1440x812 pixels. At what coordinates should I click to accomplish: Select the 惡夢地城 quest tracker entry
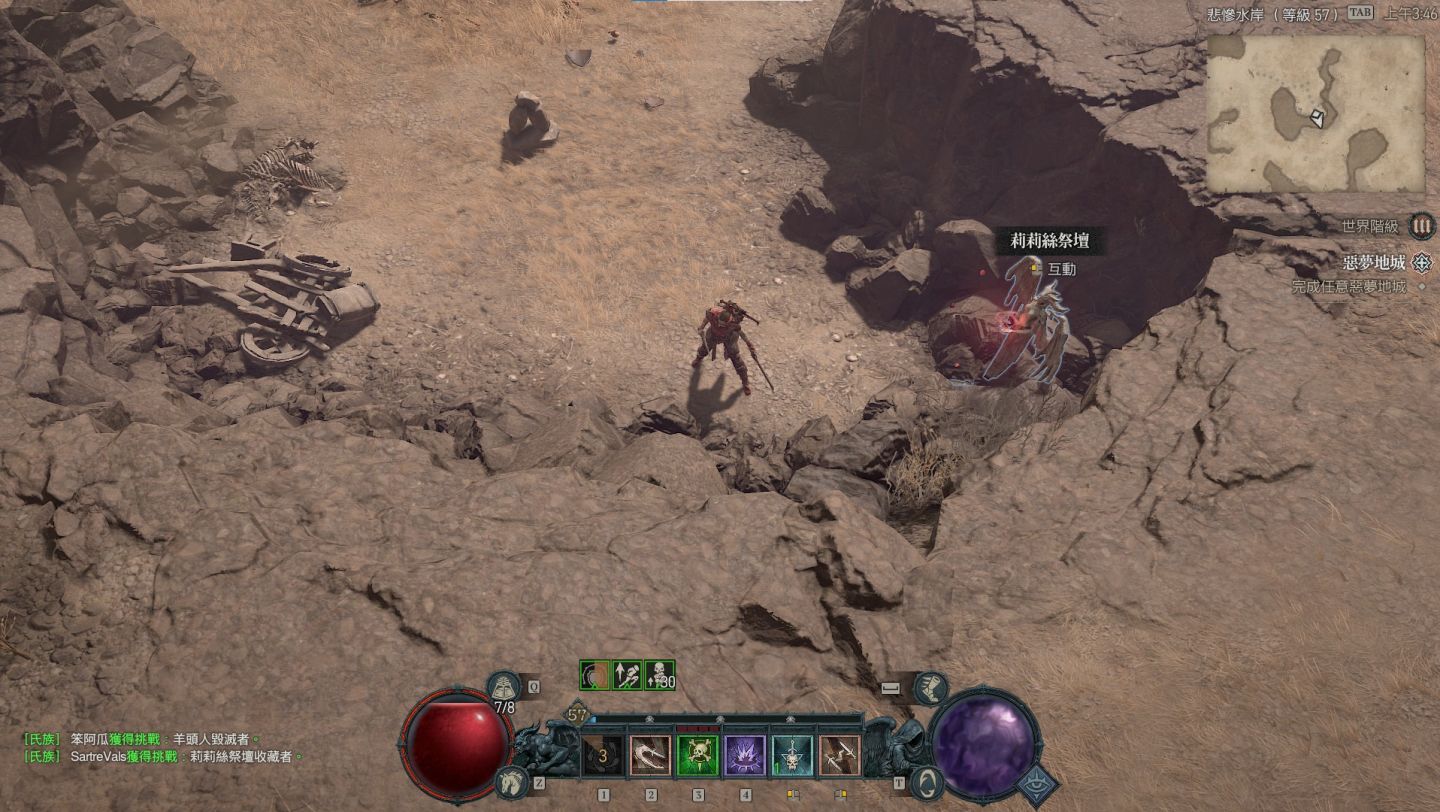click(1376, 263)
